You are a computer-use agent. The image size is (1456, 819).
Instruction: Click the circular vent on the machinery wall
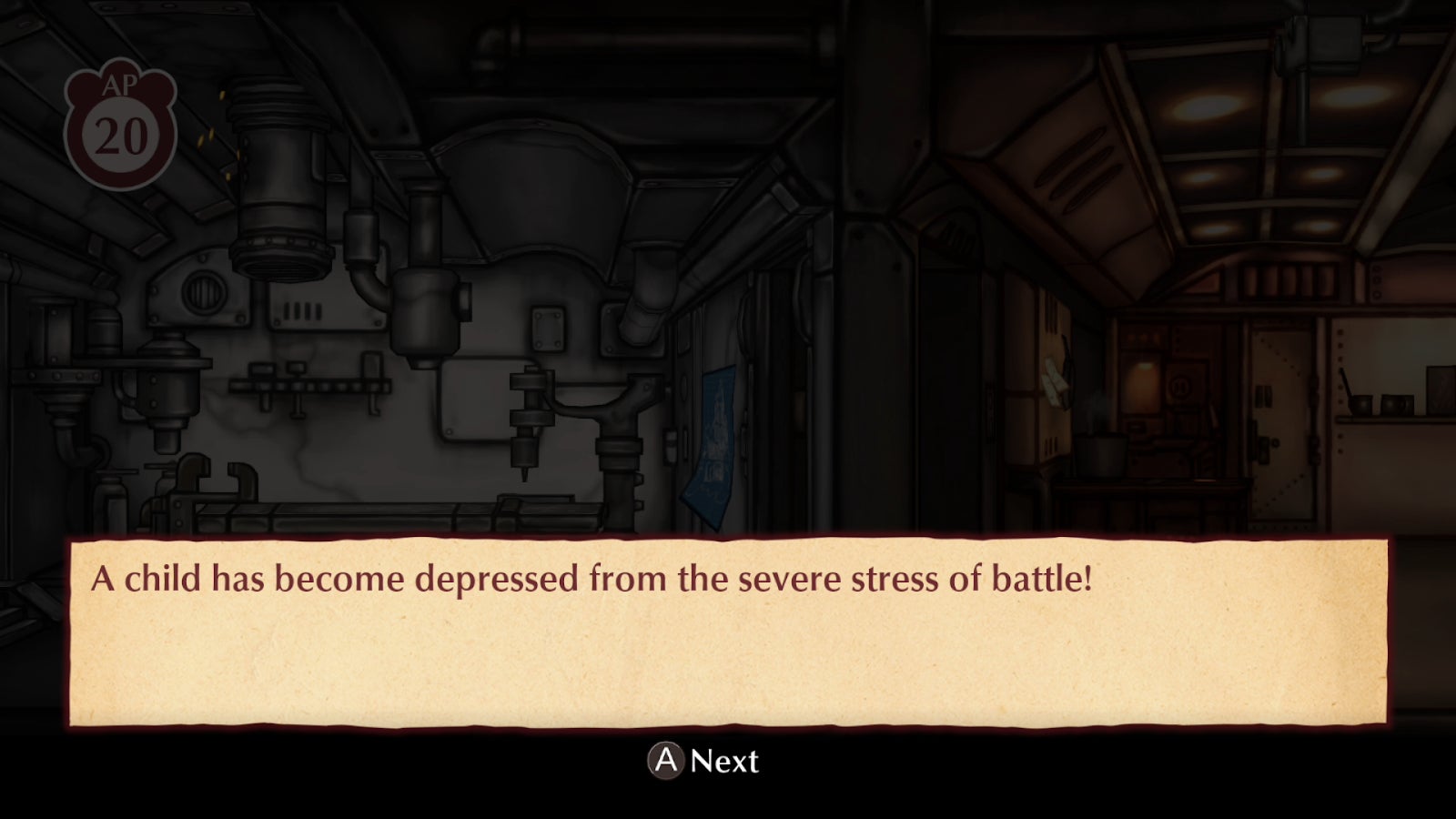pos(204,293)
